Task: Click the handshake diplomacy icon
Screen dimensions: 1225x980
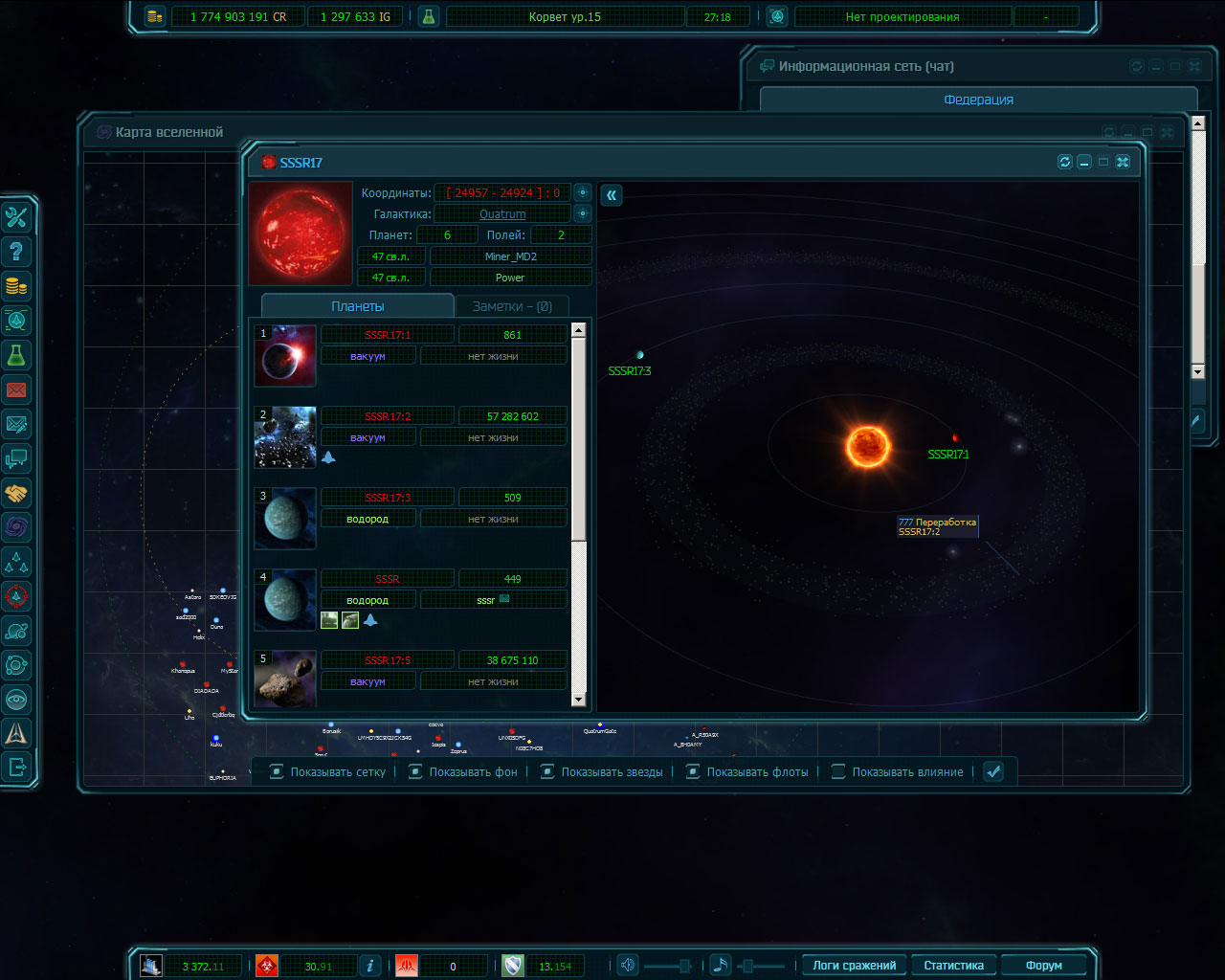Action: [16, 493]
